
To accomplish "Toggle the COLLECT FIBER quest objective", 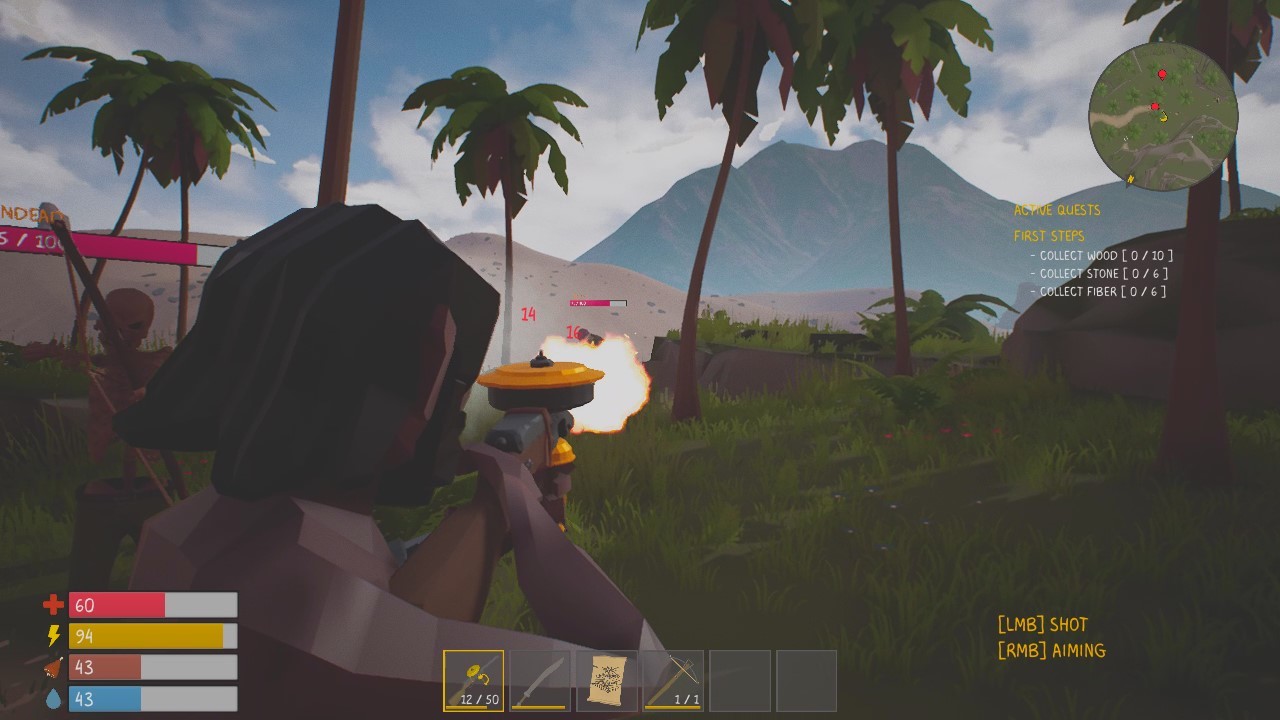I will [1099, 291].
